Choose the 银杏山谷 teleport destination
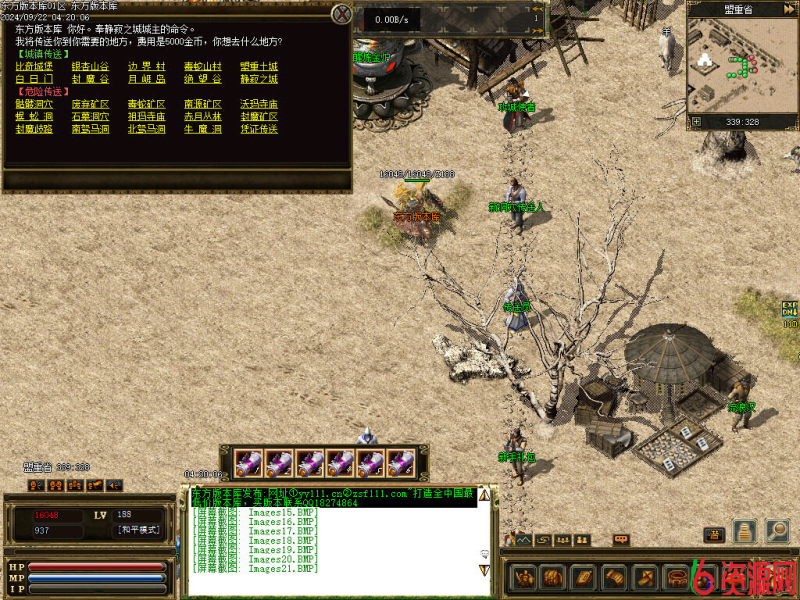This screenshot has width=800, height=600. (x=91, y=67)
